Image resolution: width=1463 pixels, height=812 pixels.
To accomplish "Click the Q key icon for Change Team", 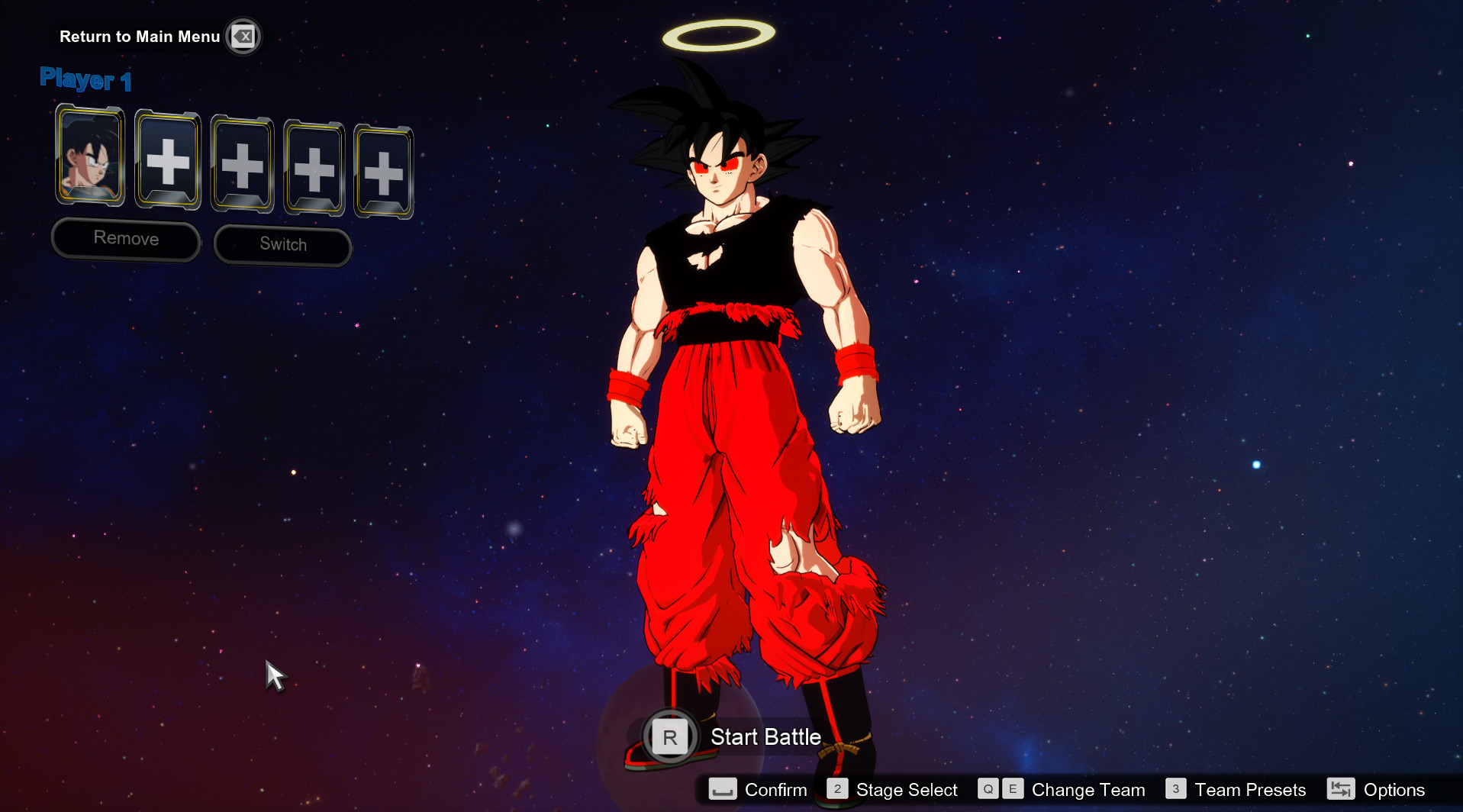I will pos(988,790).
